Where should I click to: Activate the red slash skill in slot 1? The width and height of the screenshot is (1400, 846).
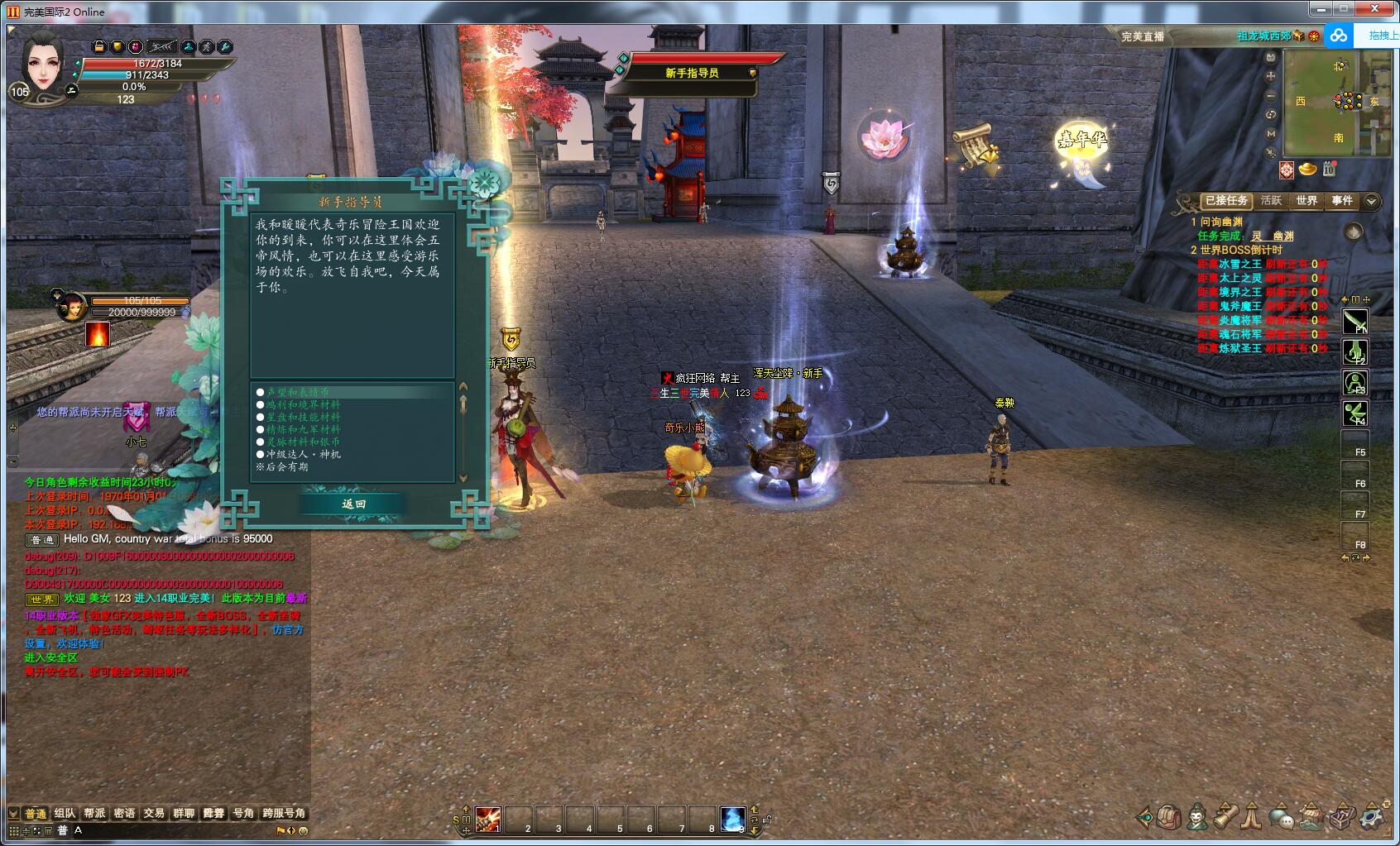(x=487, y=819)
